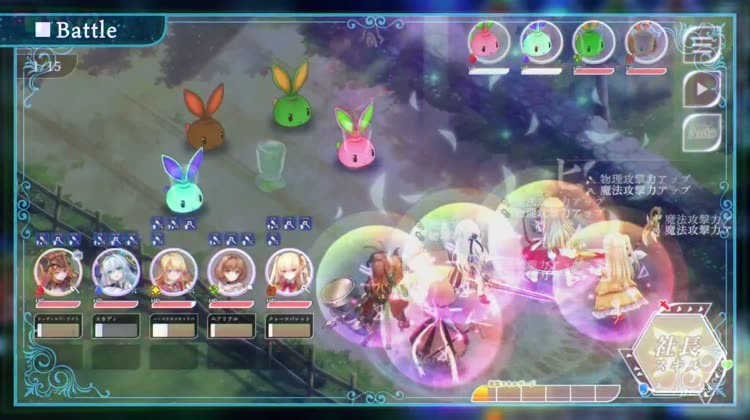The width and height of the screenshot is (750, 420).
Task: Activate the スカディ skill gauge panel
Action: click(x=114, y=324)
